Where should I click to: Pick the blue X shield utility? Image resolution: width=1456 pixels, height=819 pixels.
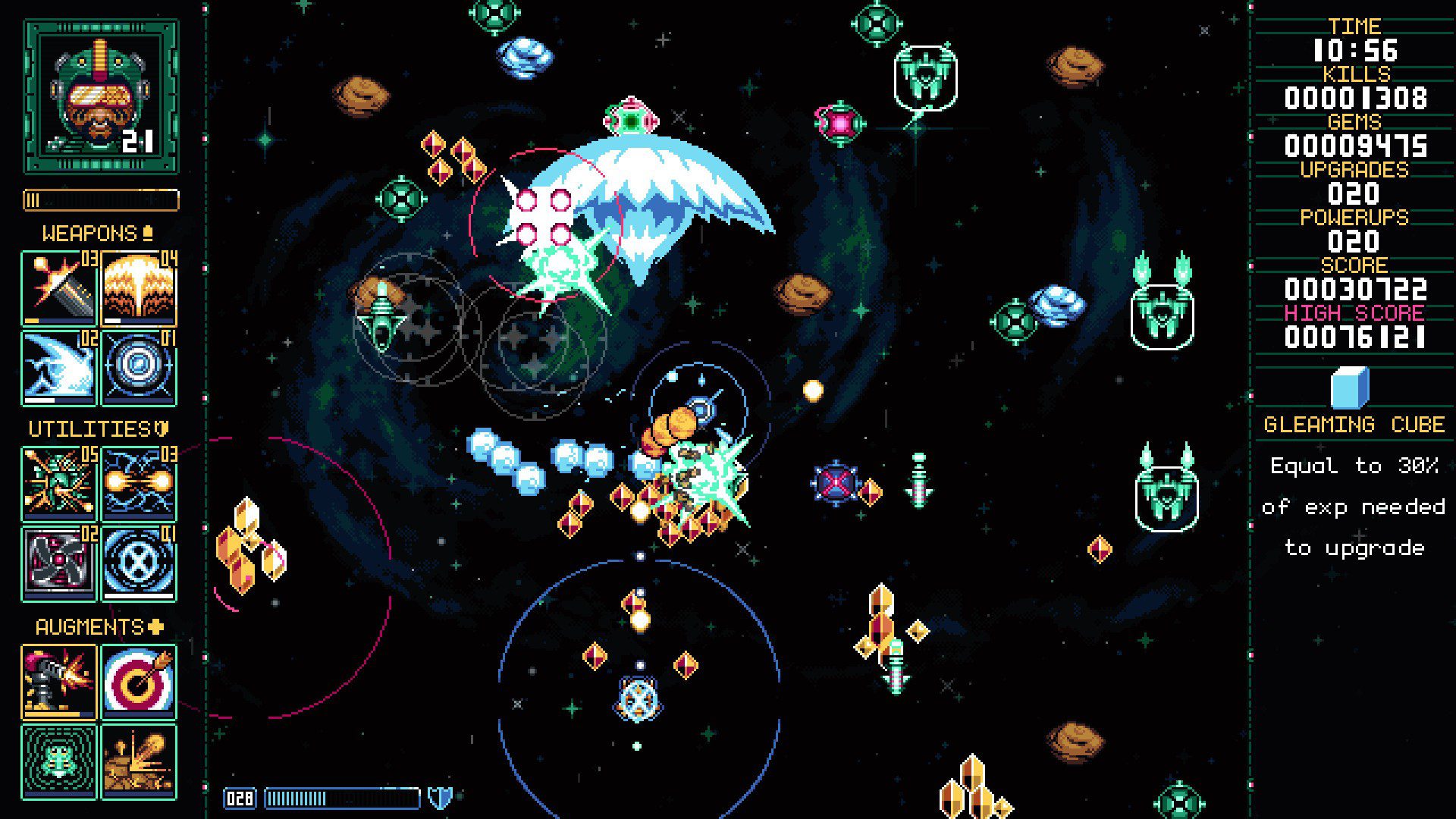point(139,563)
